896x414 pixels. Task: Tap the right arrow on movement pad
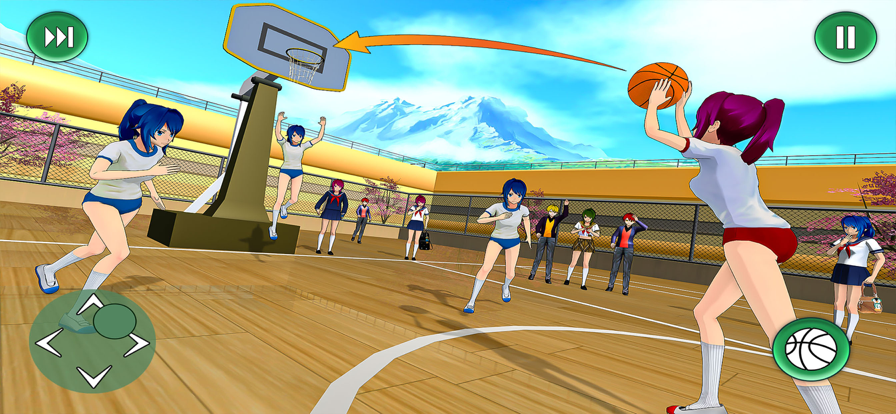137,343
